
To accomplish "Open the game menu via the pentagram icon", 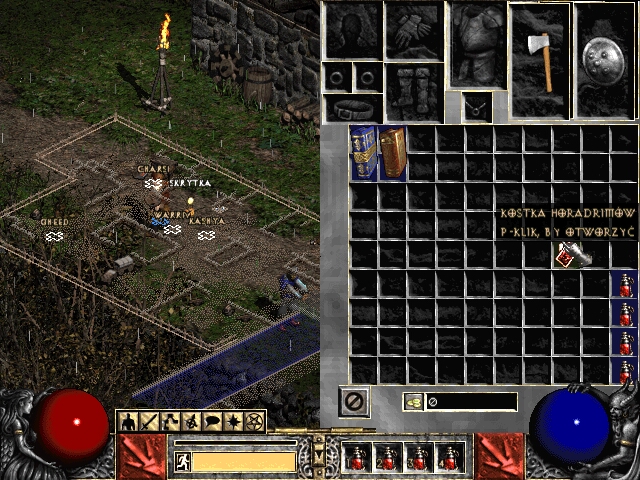I will point(255,421).
